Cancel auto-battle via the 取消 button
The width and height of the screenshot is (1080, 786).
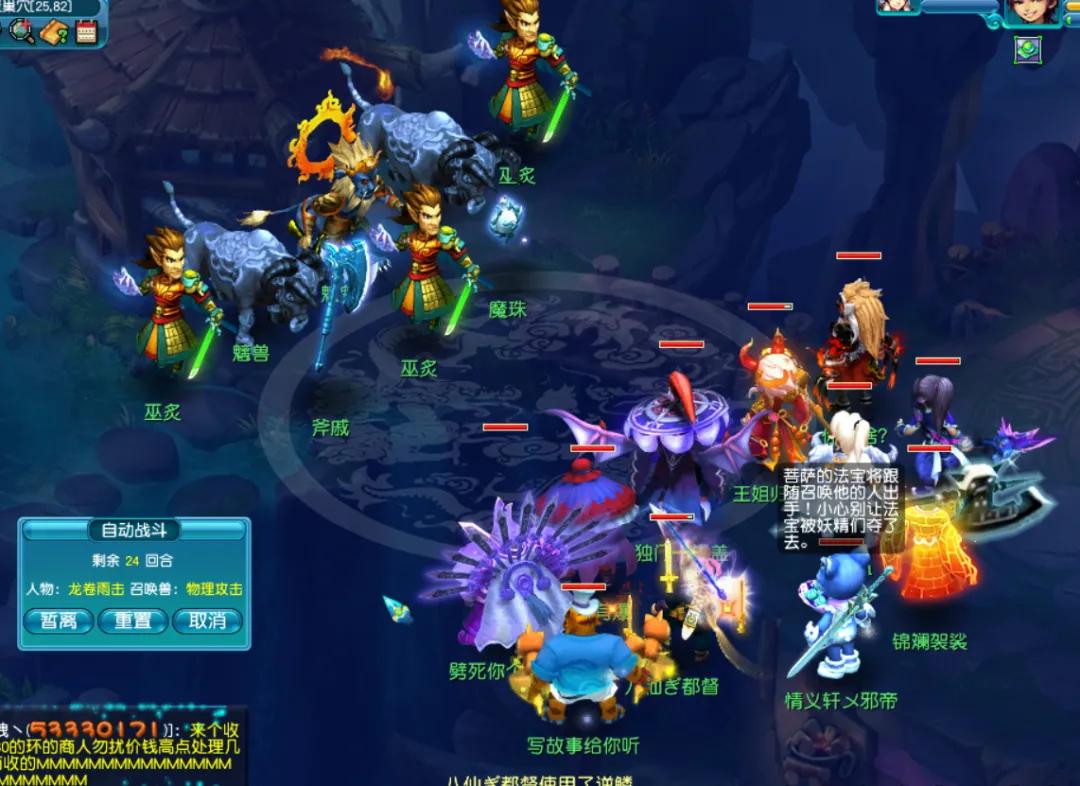coord(207,621)
